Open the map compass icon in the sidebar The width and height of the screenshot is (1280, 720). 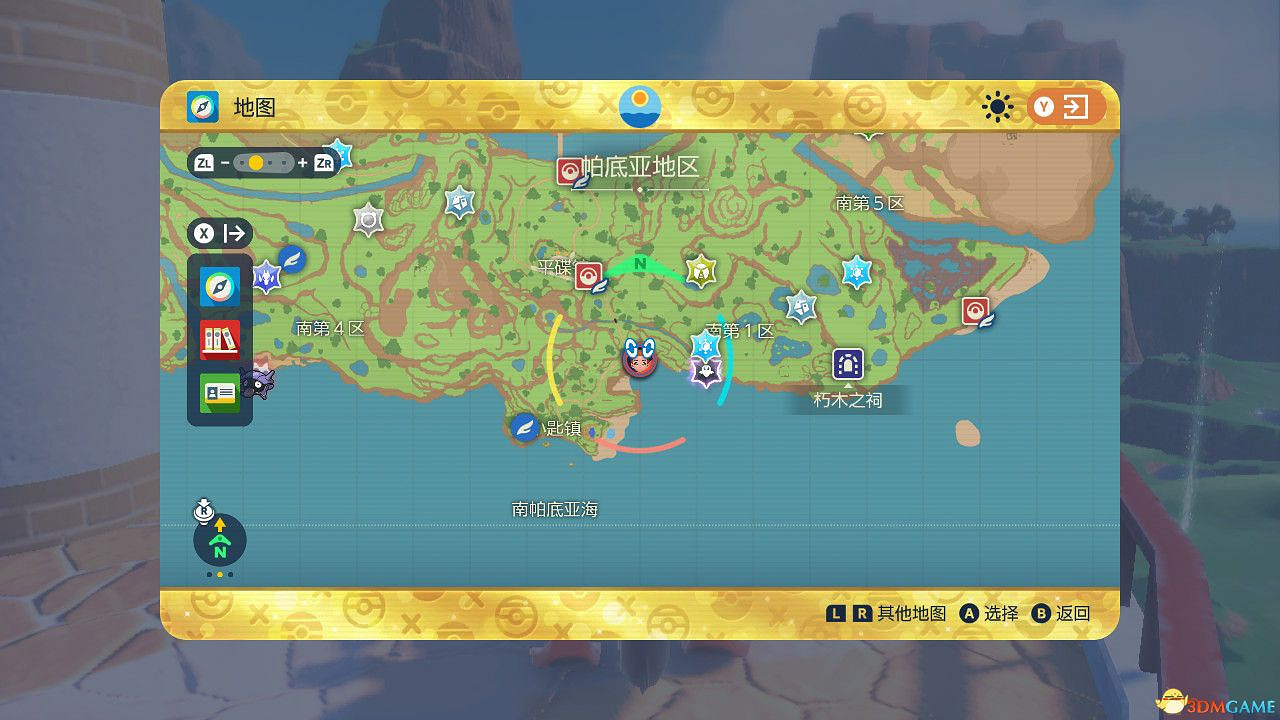(x=219, y=285)
